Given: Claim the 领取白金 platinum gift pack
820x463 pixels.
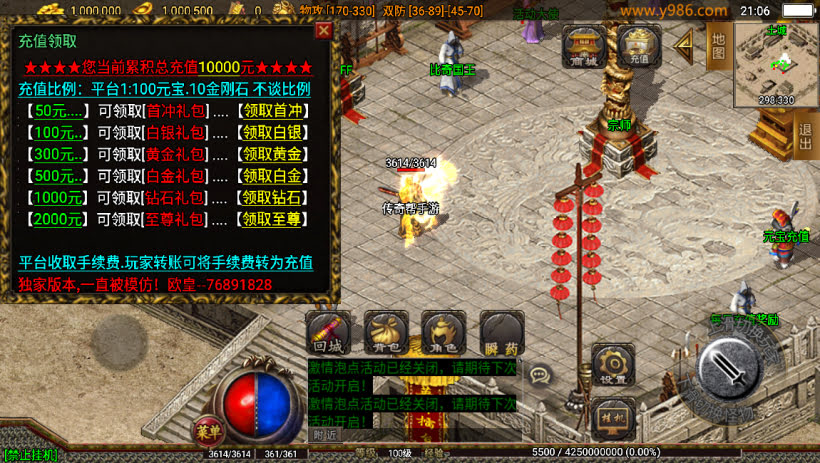Looking at the screenshot, I should click(273, 176).
